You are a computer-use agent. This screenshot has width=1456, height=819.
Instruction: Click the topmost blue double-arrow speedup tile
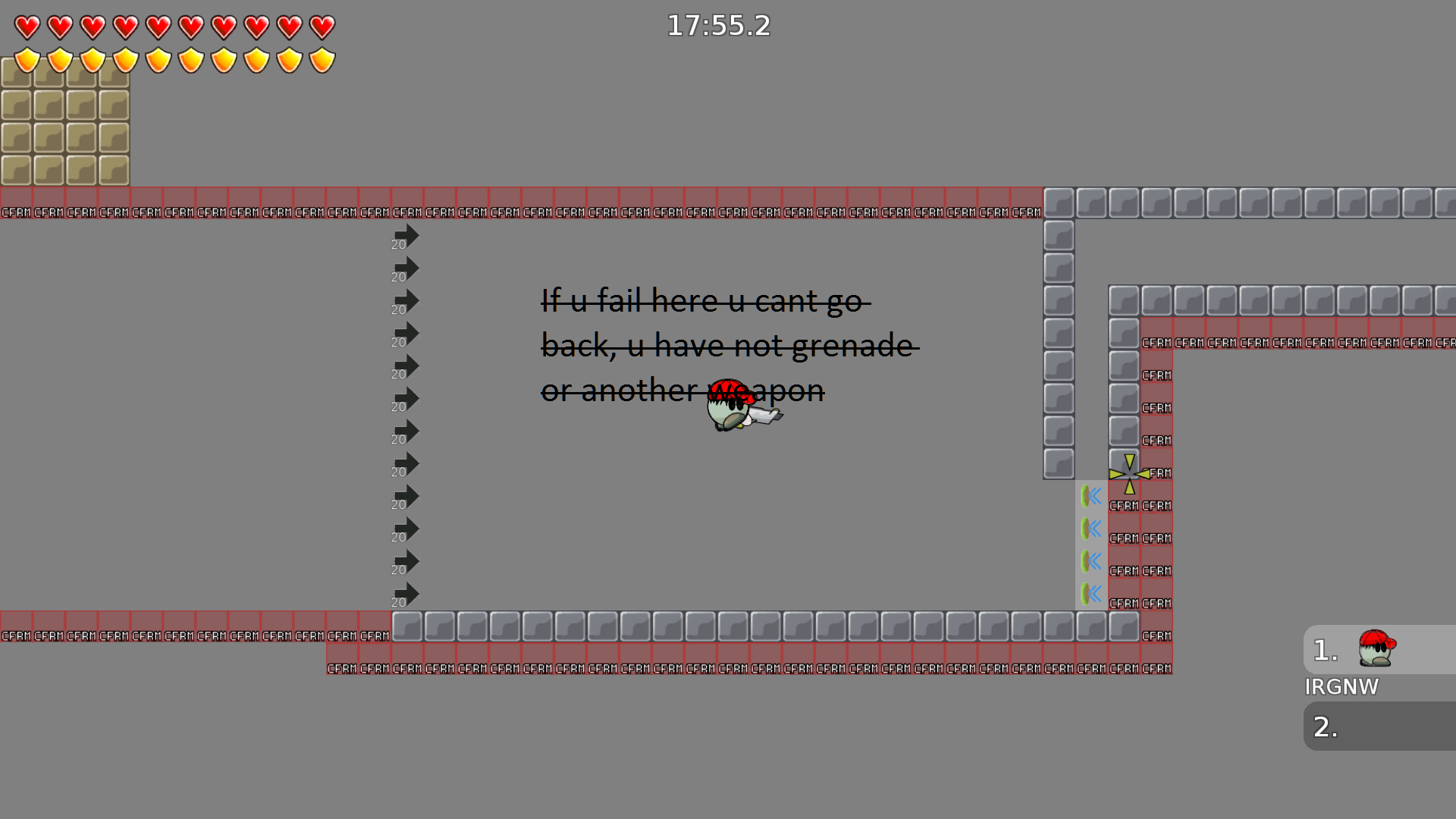point(1091,495)
